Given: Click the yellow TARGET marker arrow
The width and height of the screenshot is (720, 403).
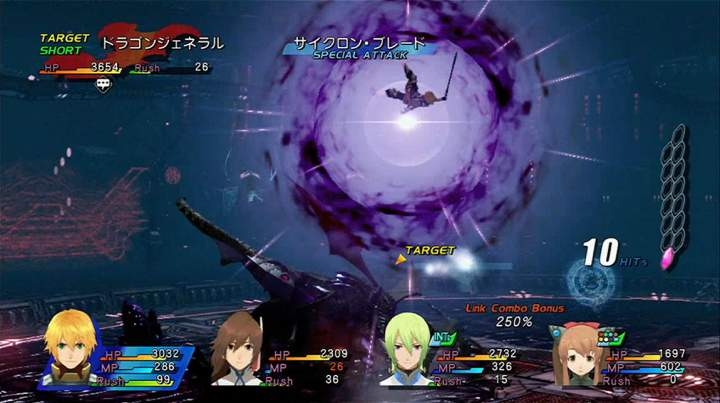Looking at the screenshot, I should pyautogui.click(x=401, y=259).
